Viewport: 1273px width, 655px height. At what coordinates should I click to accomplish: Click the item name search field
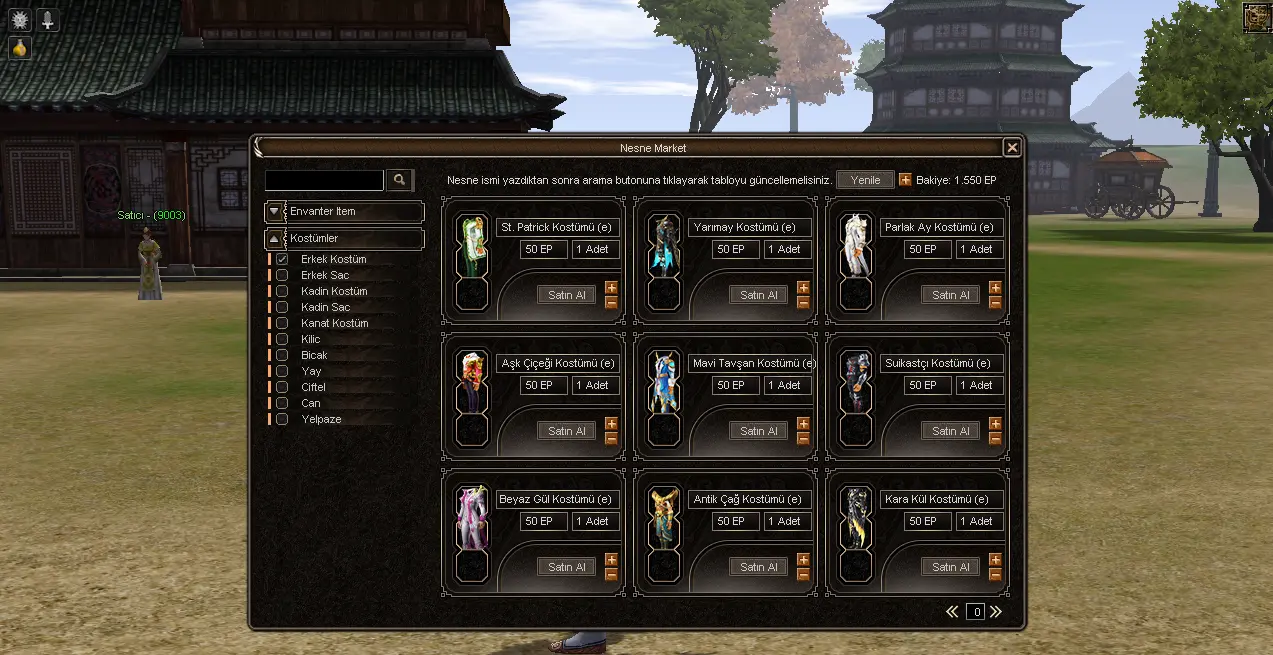[x=324, y=180]
